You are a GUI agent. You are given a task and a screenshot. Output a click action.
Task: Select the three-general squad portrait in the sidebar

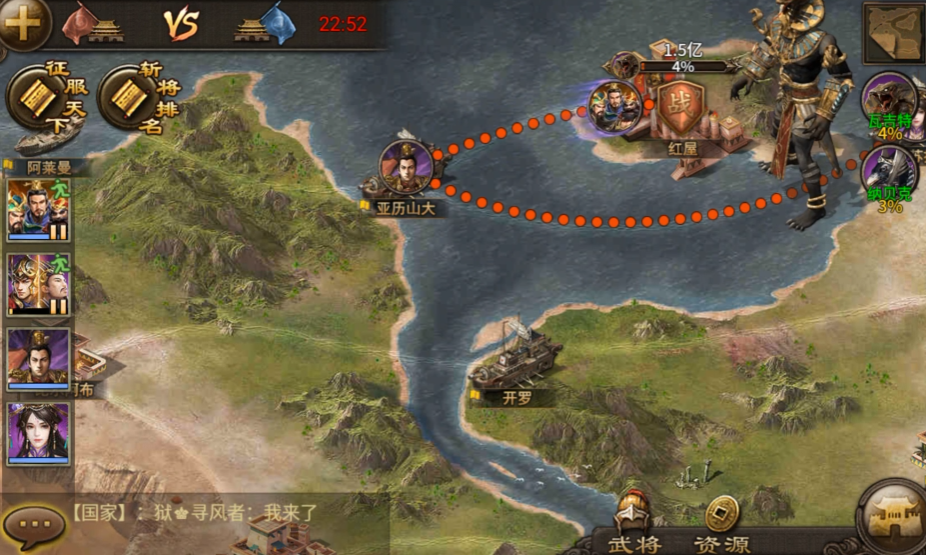tap(39, 209)
